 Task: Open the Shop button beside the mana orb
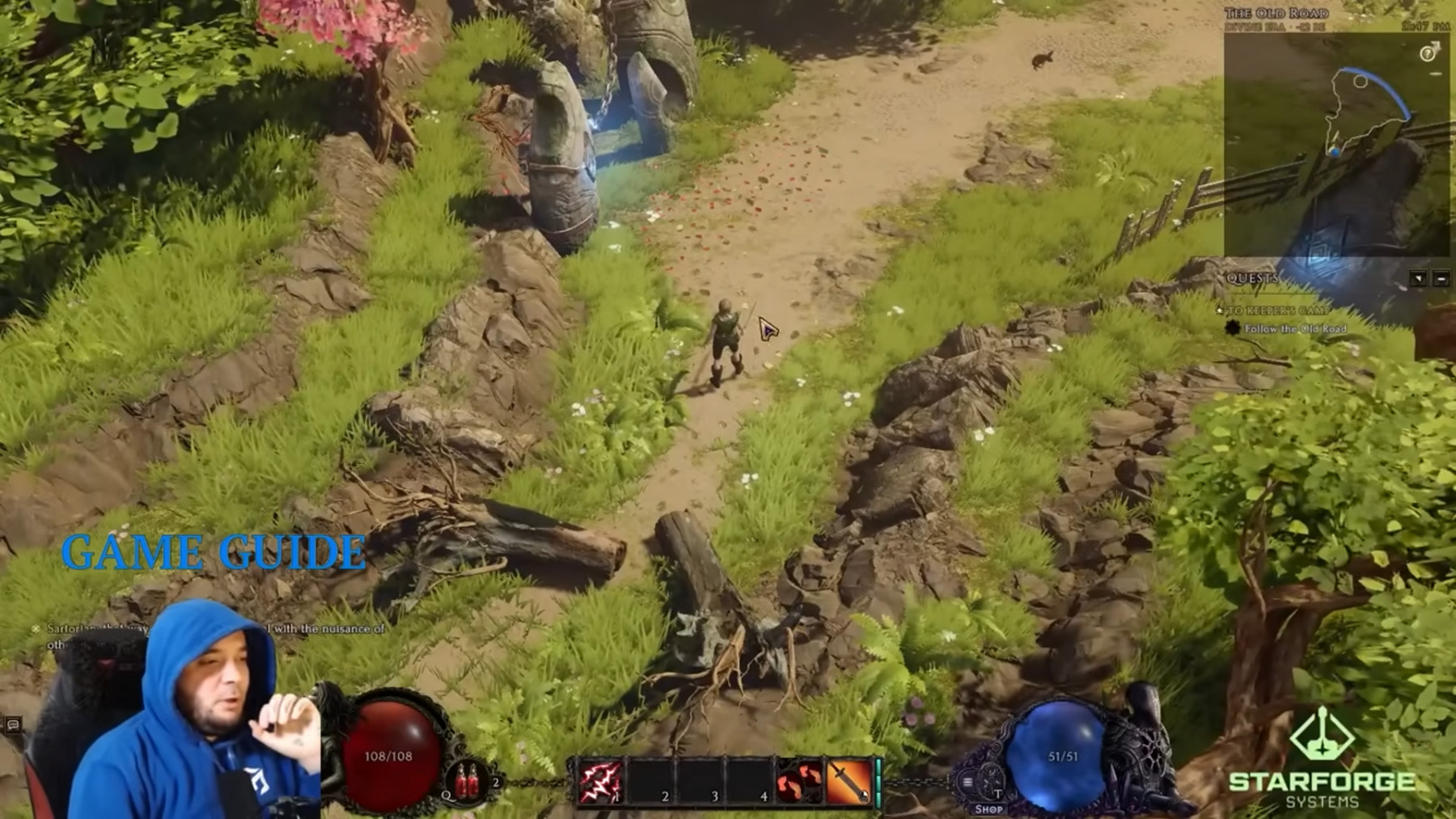988,808
